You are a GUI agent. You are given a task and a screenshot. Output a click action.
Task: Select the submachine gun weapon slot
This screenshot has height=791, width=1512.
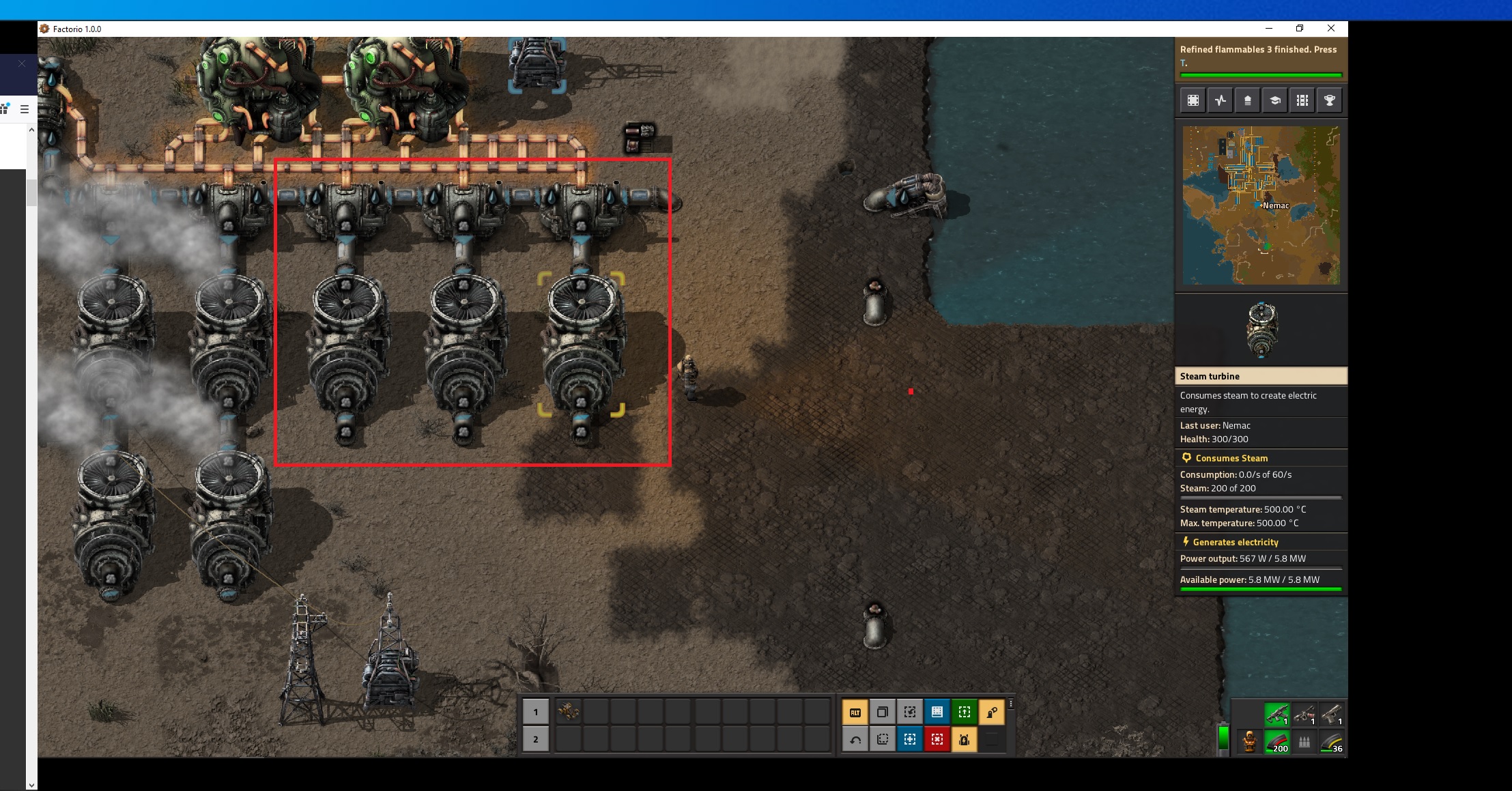(x=1277, y=715)
